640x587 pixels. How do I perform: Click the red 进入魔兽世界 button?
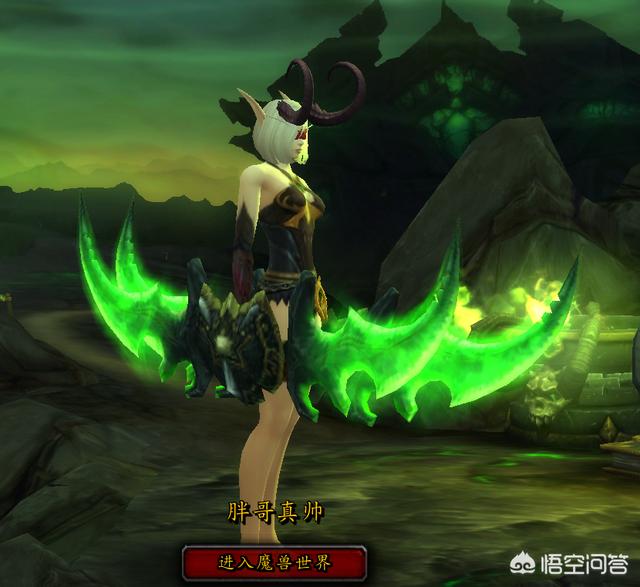point(273,561)
